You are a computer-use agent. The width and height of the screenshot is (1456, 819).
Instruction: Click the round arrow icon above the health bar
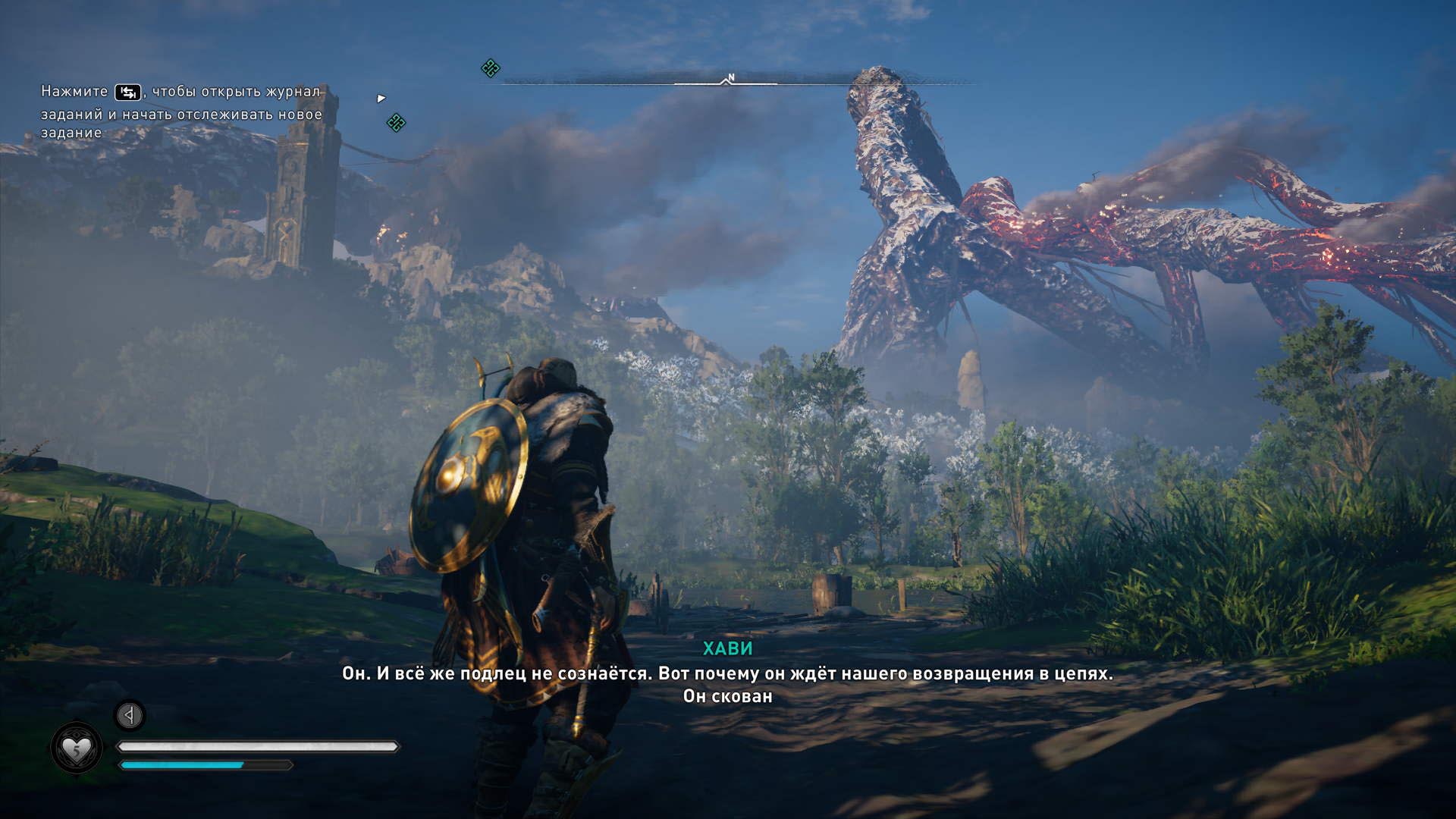(x=130, y=714)
